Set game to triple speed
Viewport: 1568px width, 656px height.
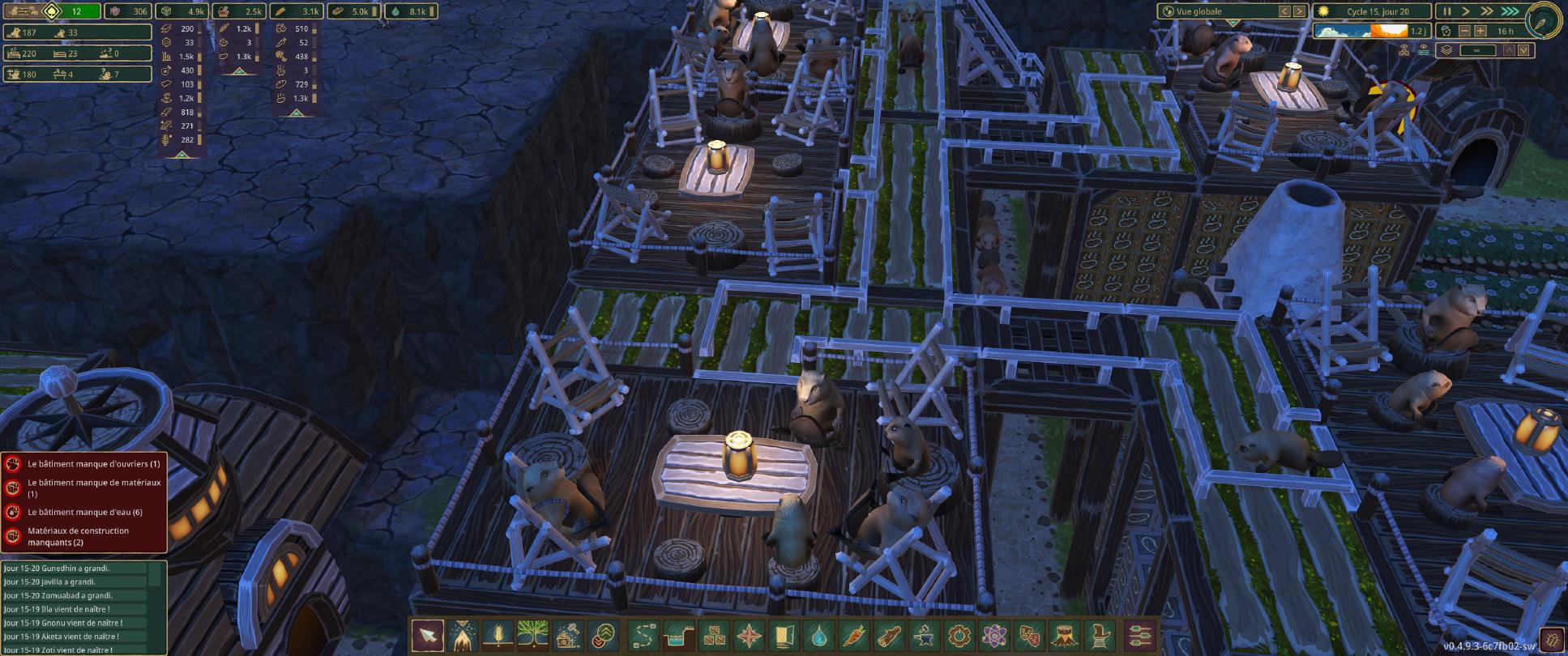(1509, 11)
